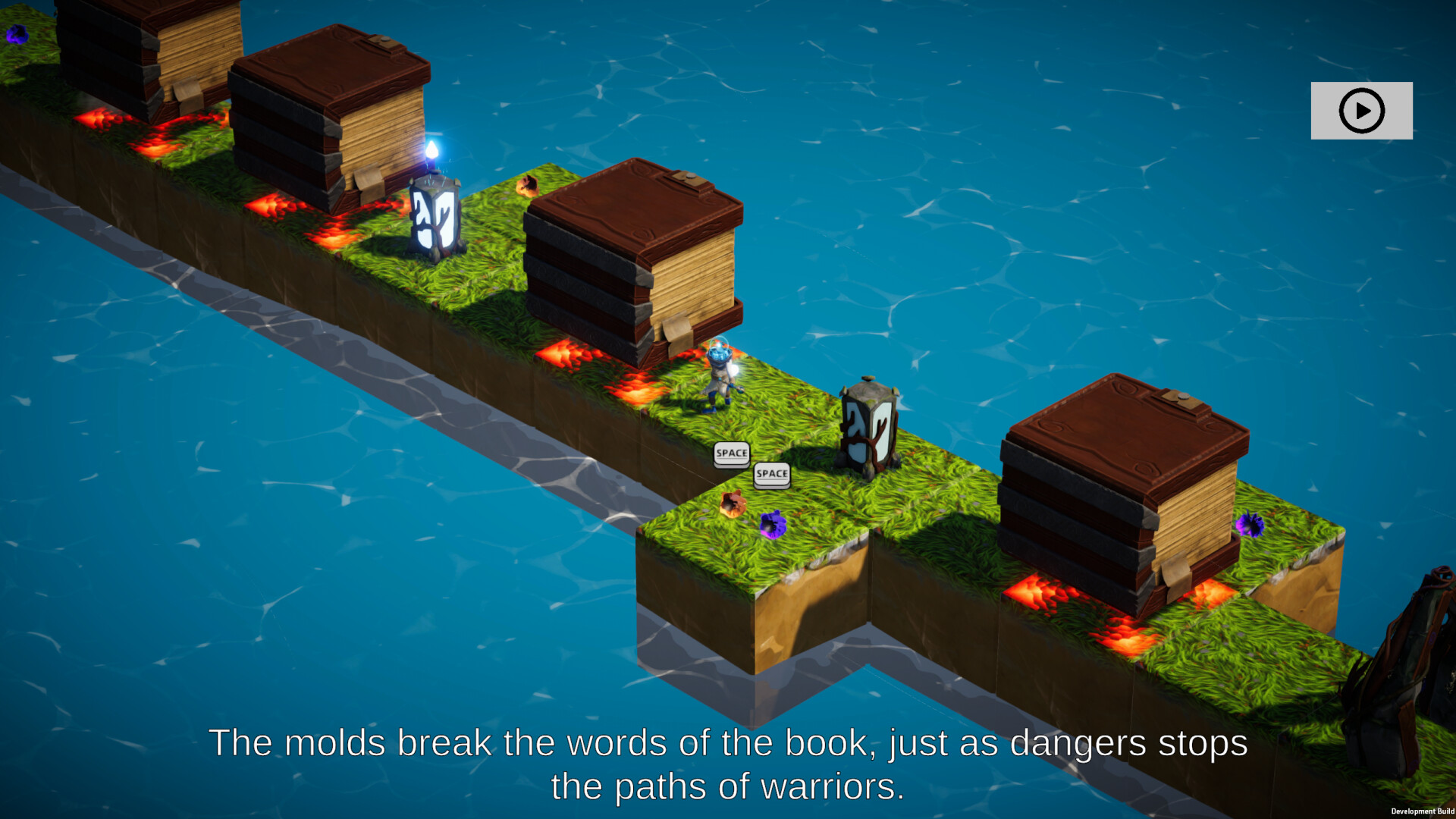Click the play button in the top-right corner

click(1361, 111)
